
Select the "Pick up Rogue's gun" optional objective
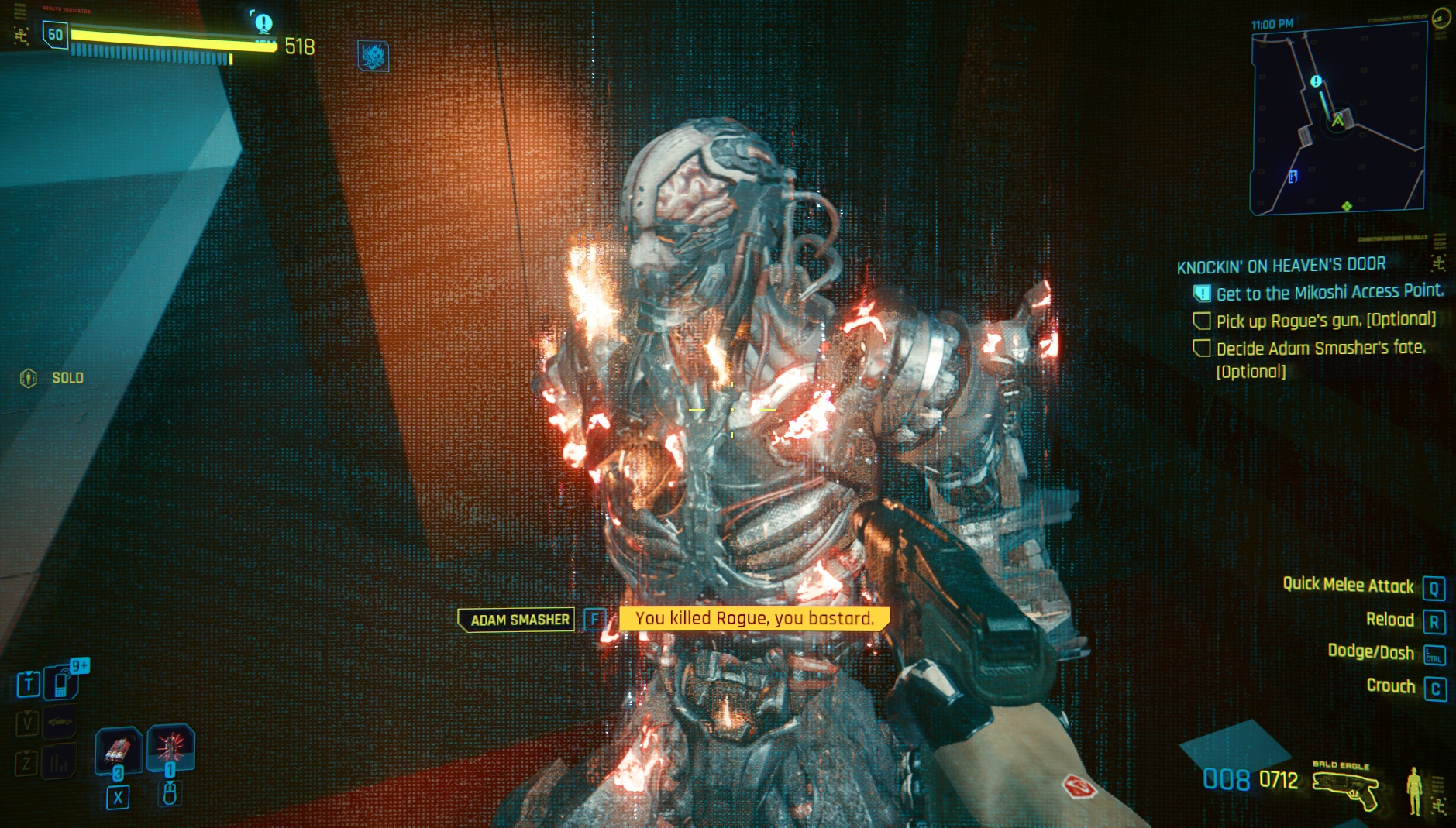1325,321
